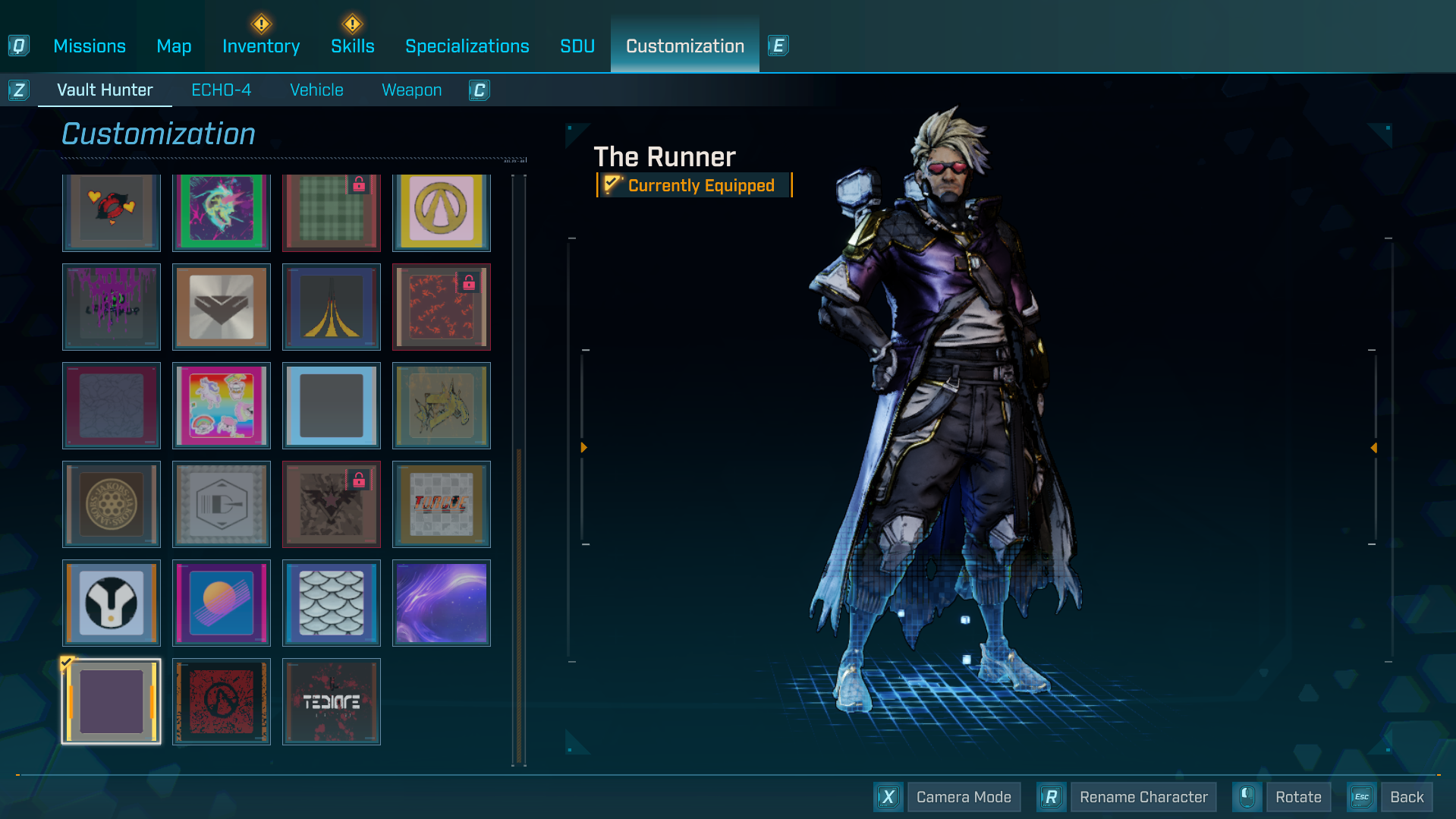Select the retro sunset skin tile
The height and width of the screenshot is (819, 1456).
222,603
